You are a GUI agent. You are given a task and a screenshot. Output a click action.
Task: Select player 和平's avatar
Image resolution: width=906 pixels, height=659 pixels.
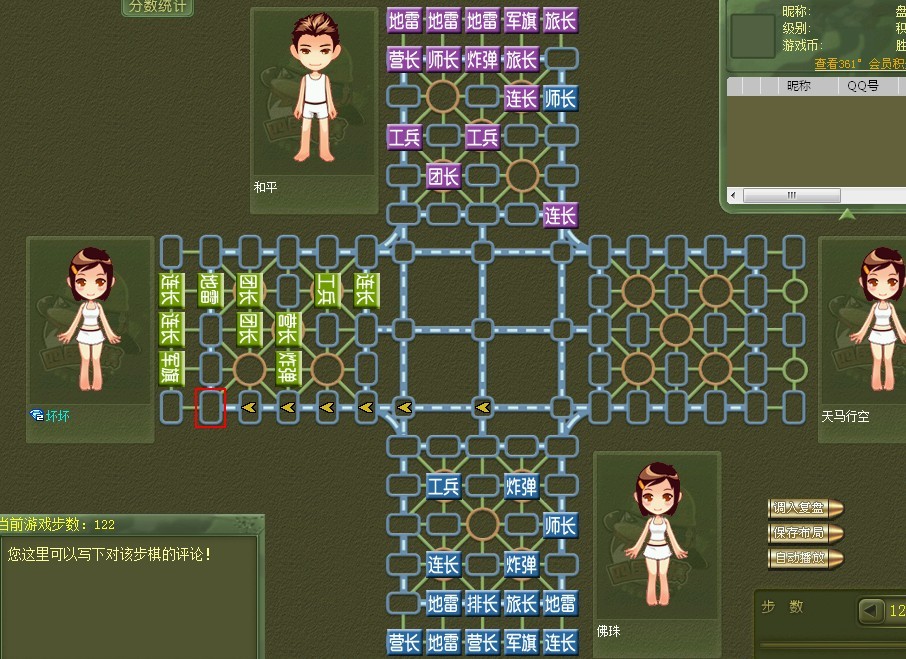pyautogui.click(x=315, y=87)
